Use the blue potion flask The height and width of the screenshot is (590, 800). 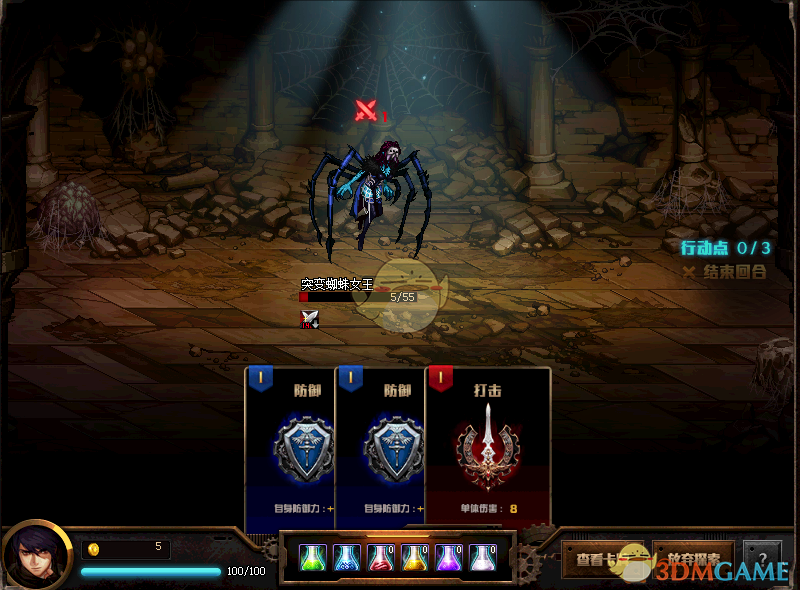347,557
